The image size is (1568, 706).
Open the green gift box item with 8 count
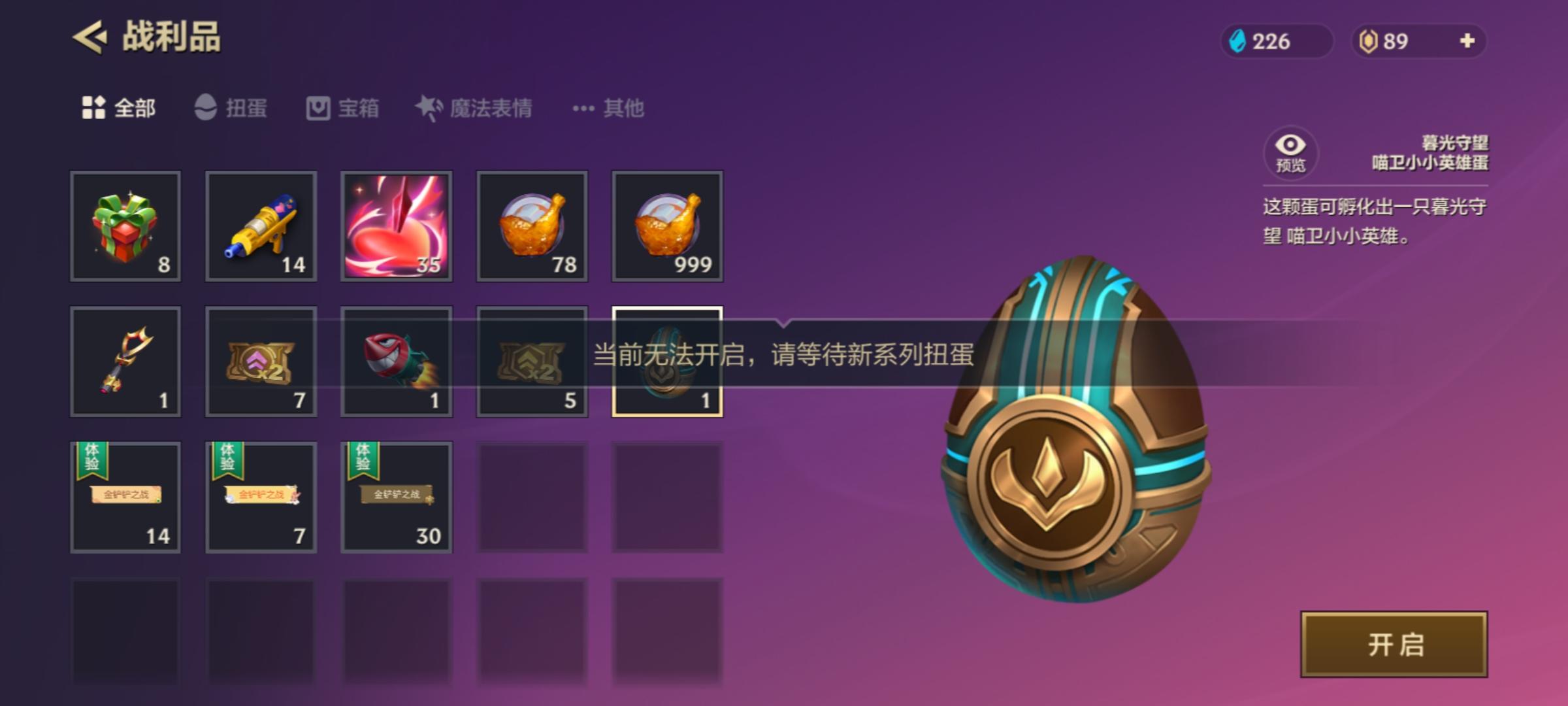[125, 227]
